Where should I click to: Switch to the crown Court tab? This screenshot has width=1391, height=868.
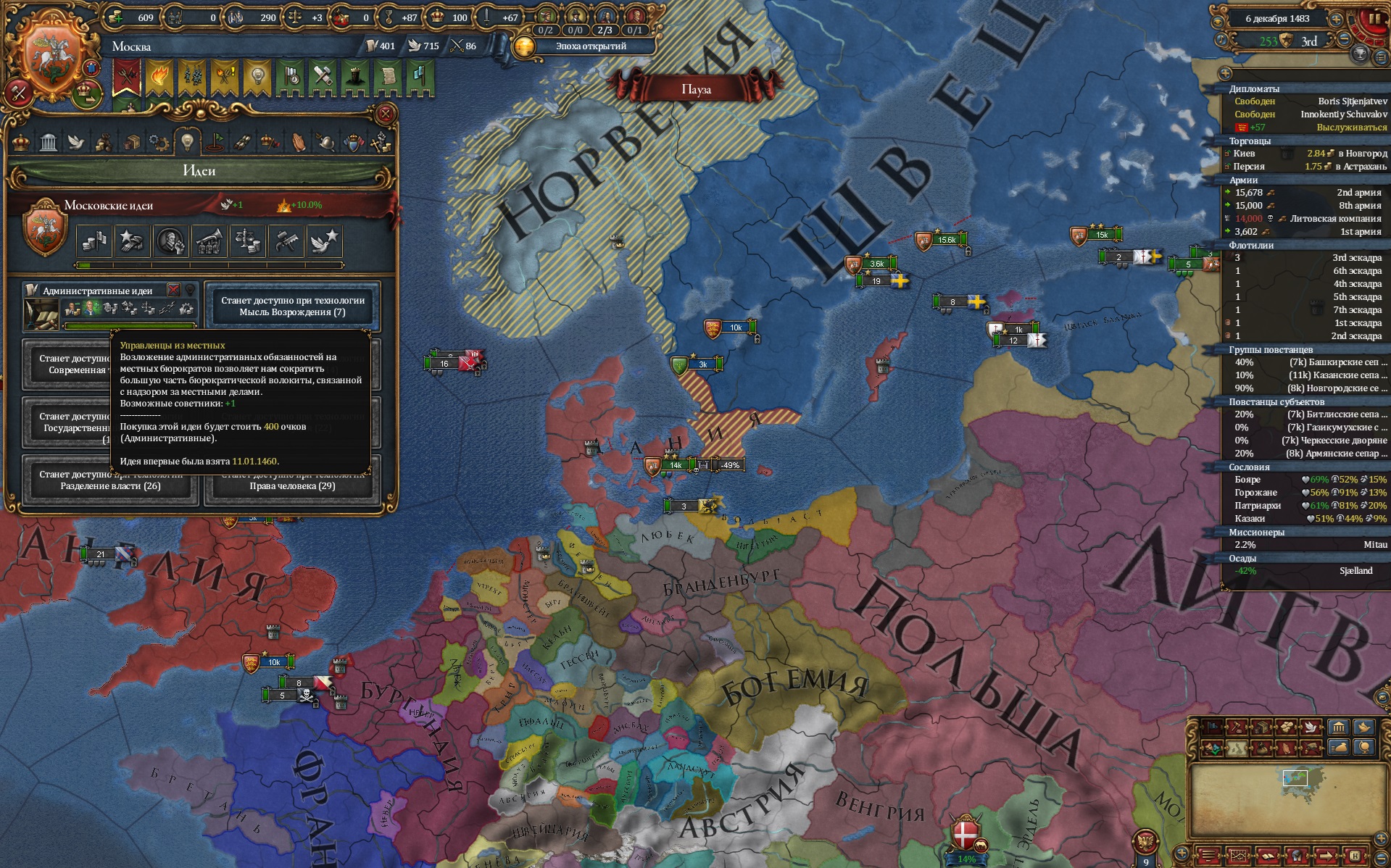click(21, 142)
